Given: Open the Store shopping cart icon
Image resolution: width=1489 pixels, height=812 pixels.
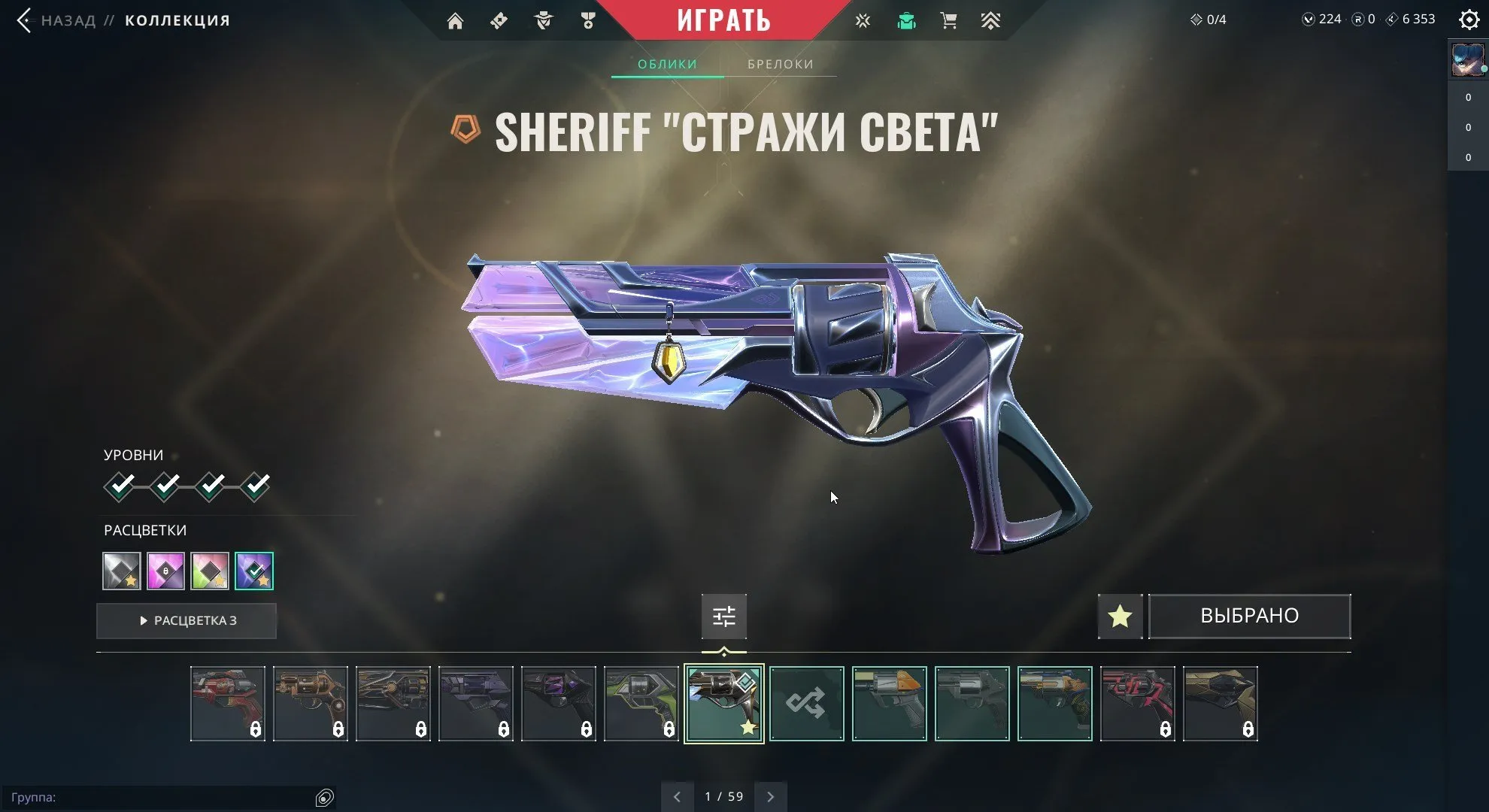Looking at the screenshot, I should pos(948,20).
